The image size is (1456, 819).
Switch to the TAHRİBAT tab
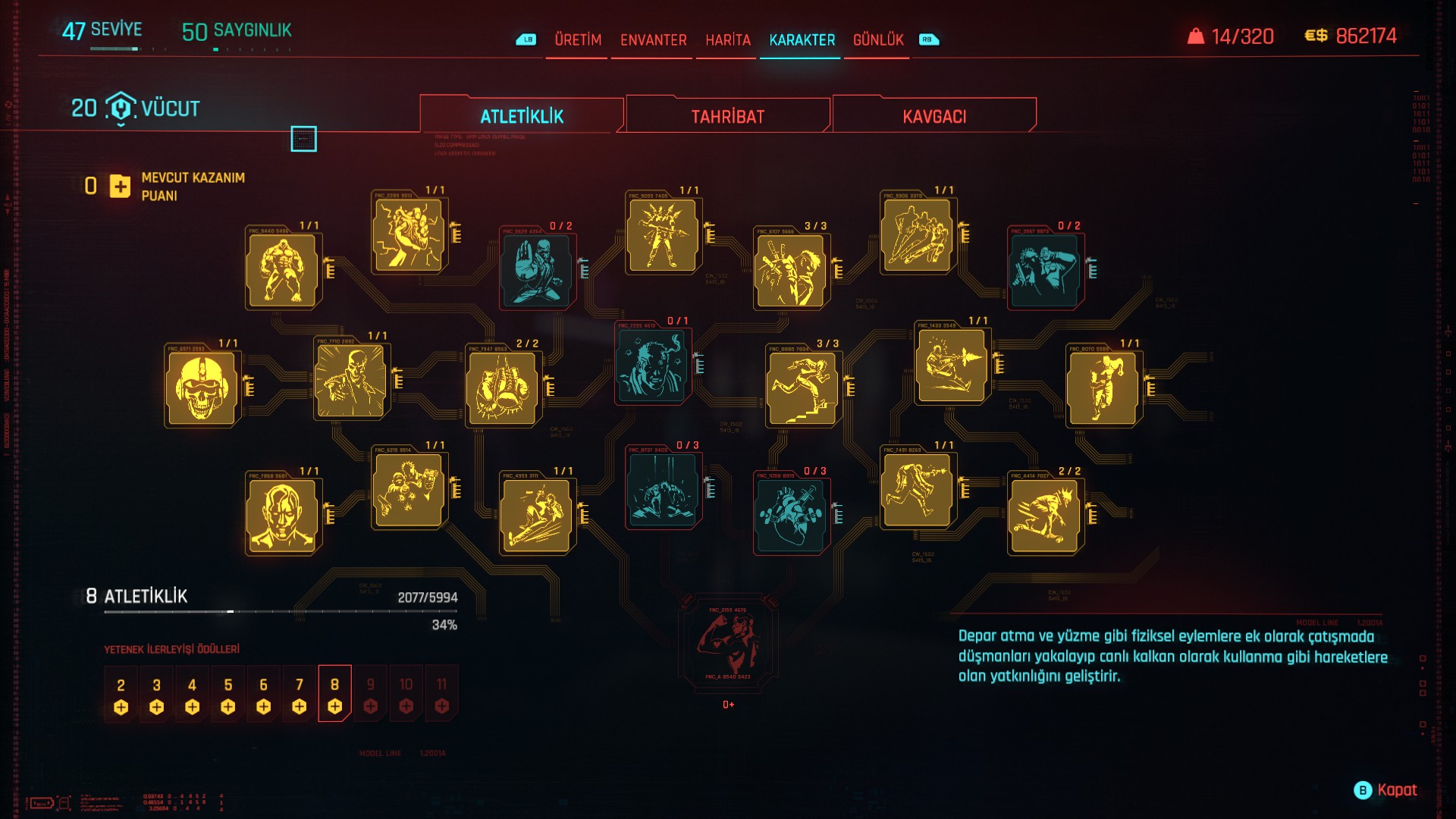(727, 116)
